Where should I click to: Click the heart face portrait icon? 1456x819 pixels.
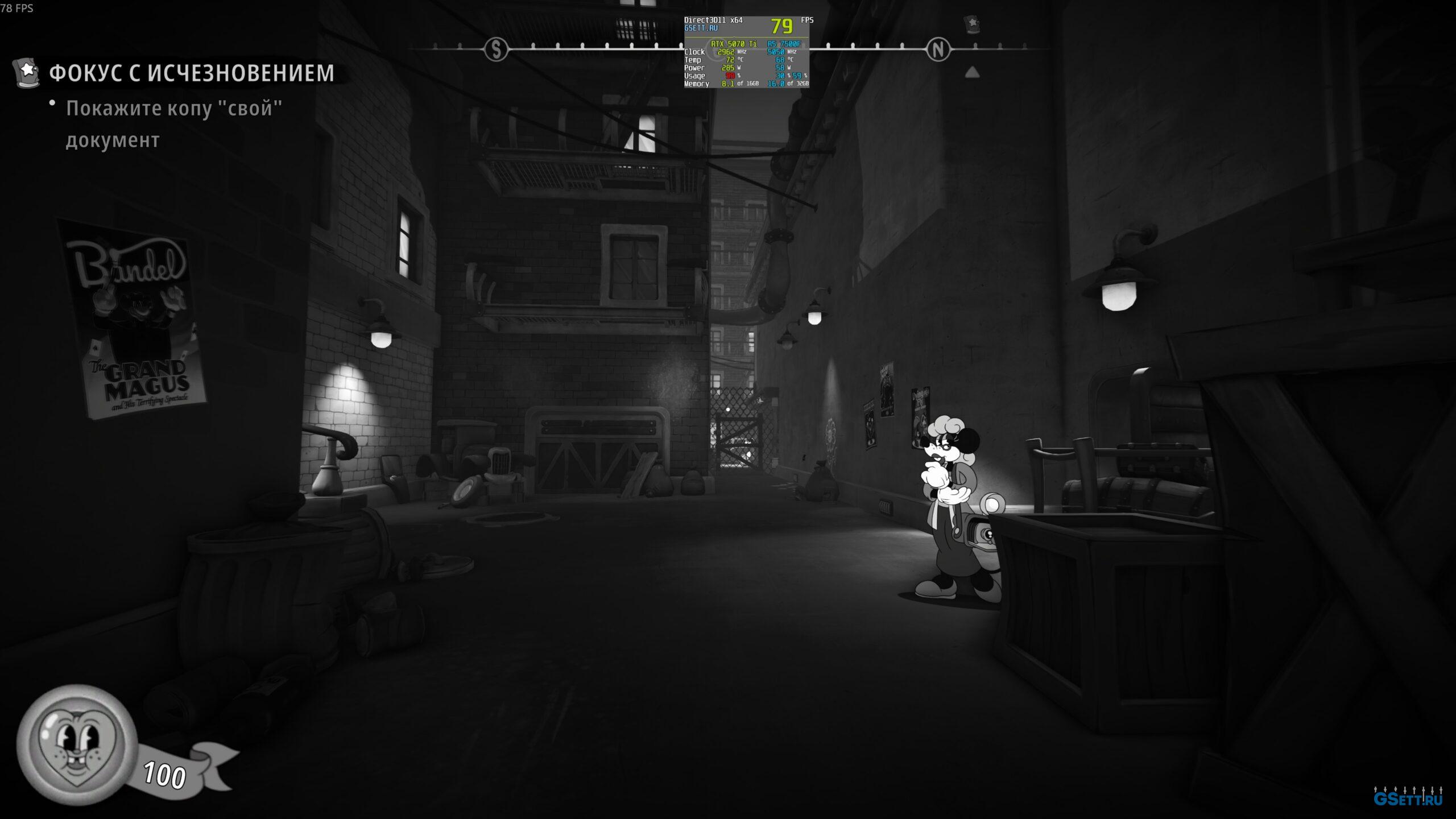click(x=77, y=744)
